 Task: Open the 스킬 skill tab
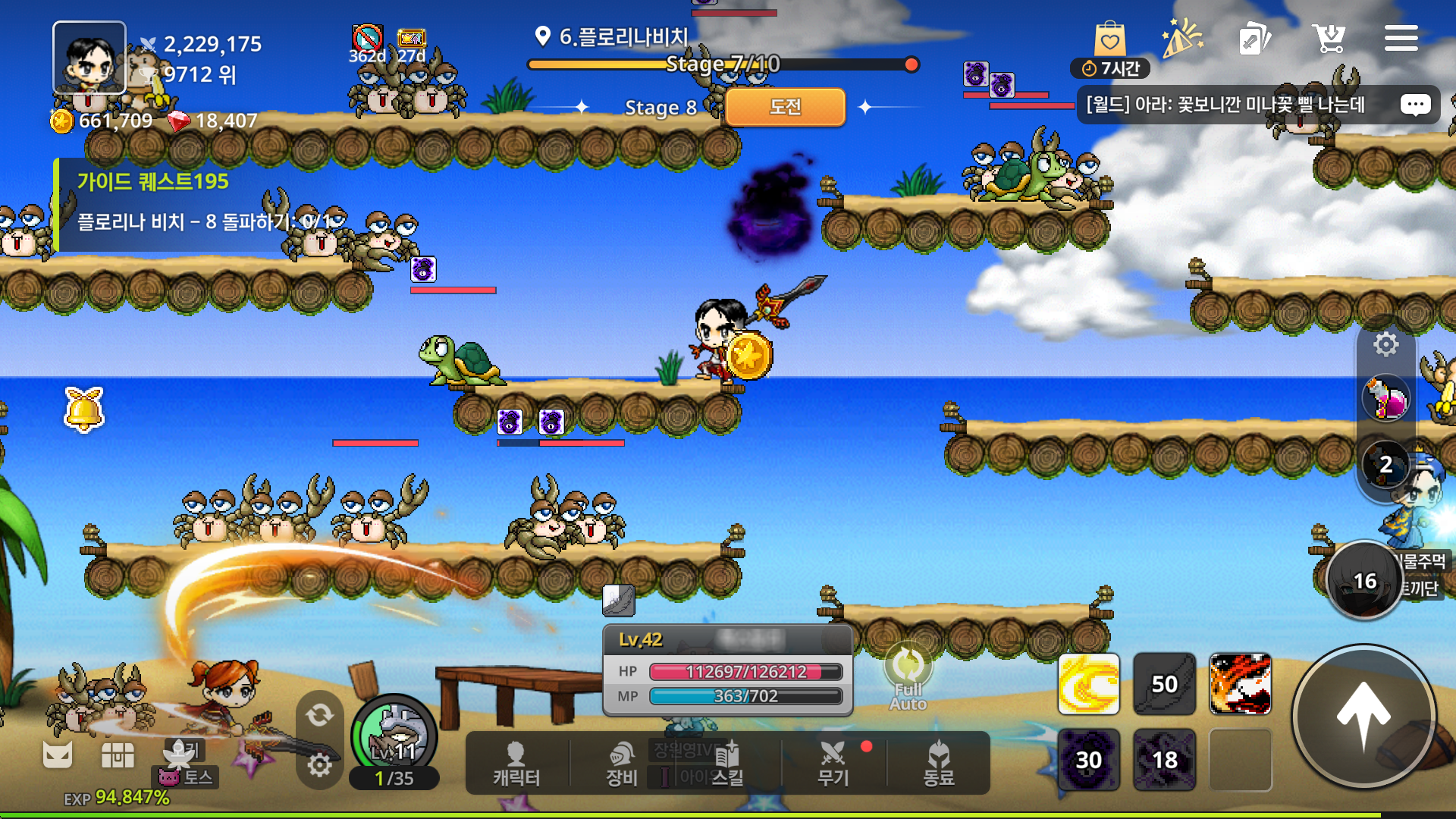726,764
